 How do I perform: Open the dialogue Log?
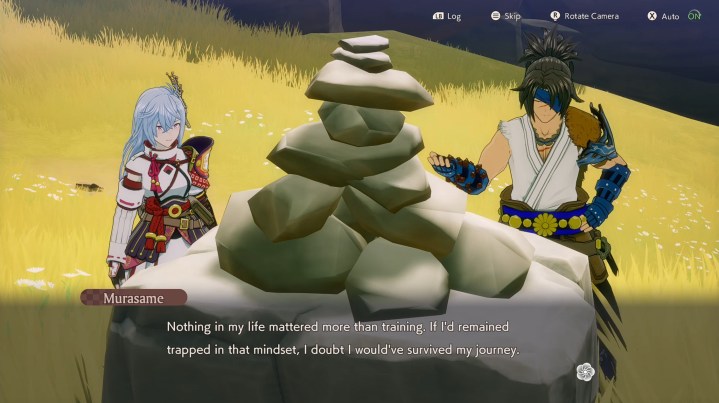(447, 16)
